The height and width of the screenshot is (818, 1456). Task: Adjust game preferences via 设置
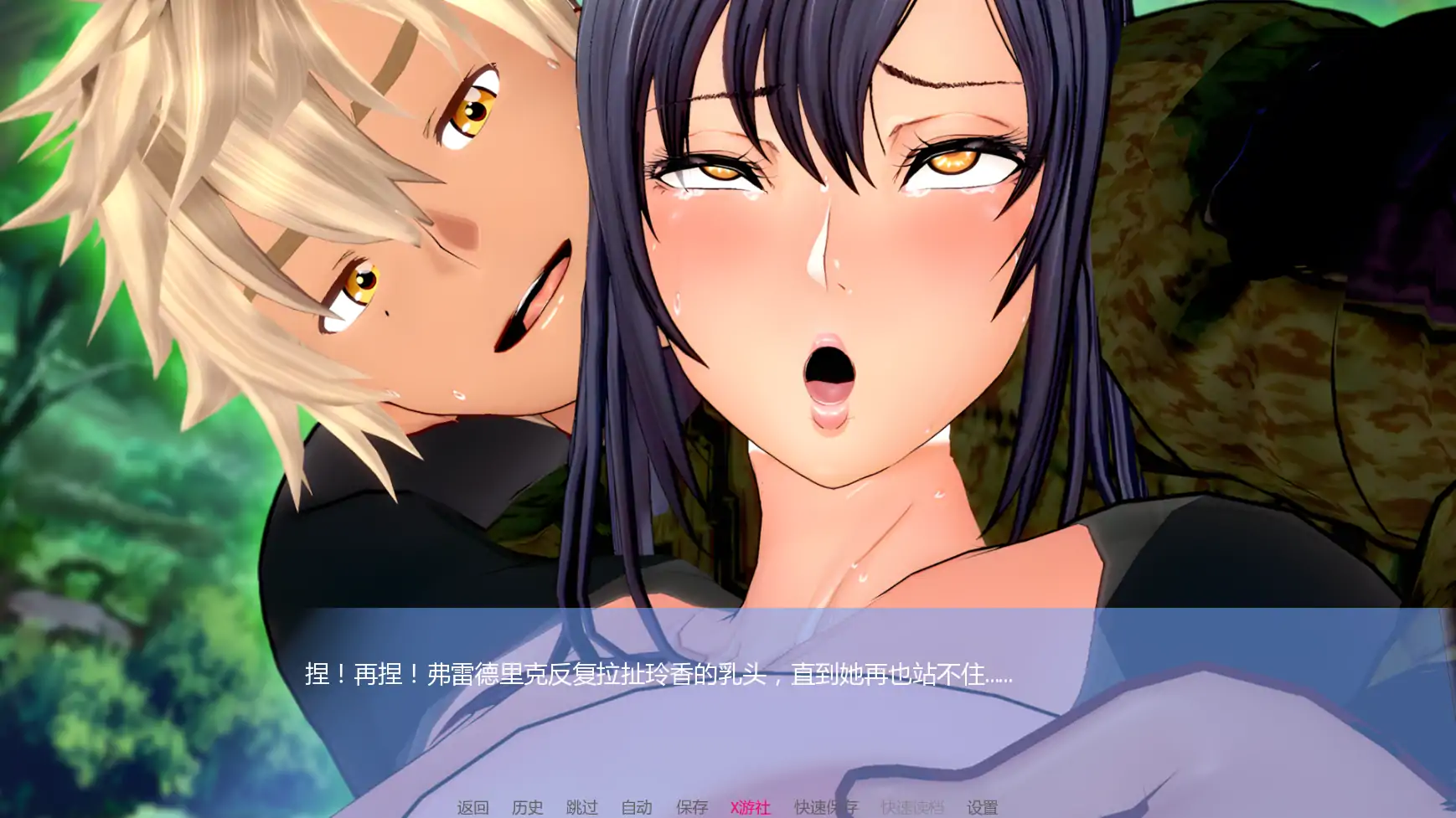[984, 808]
